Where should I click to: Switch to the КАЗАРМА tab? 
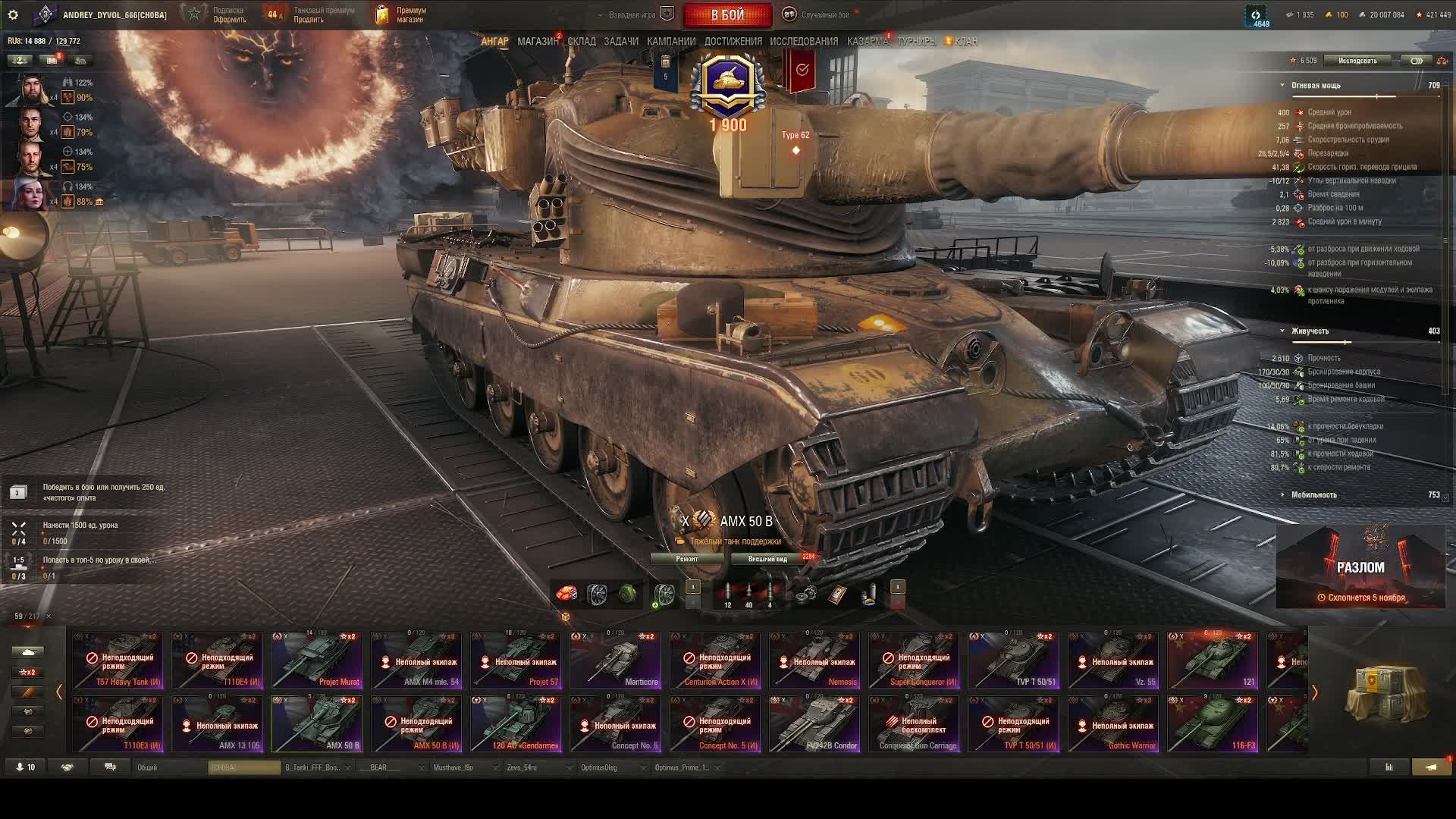coord(868,42)
